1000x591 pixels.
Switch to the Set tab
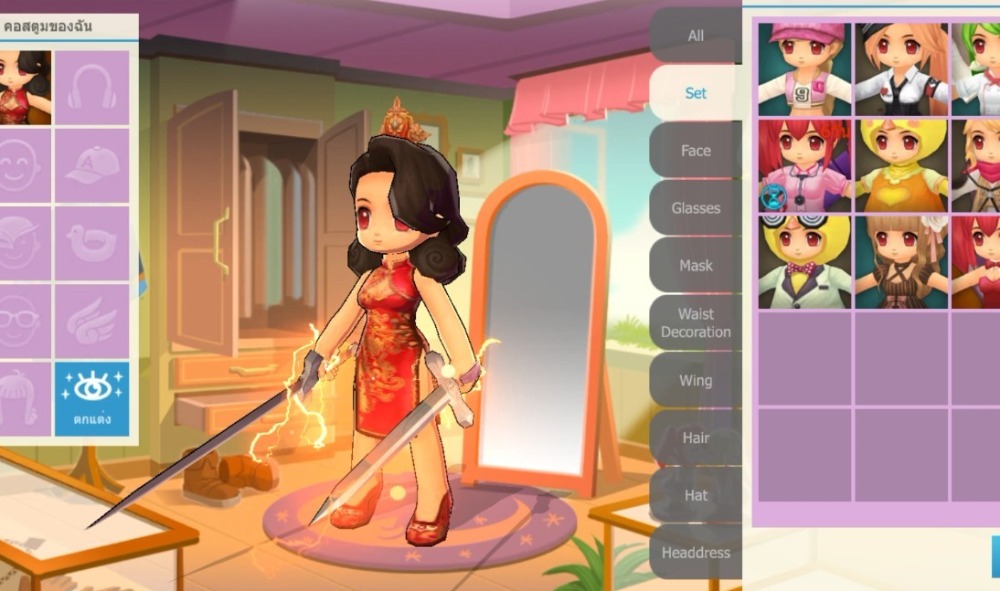pyautogui.click(x=695, y=93)
